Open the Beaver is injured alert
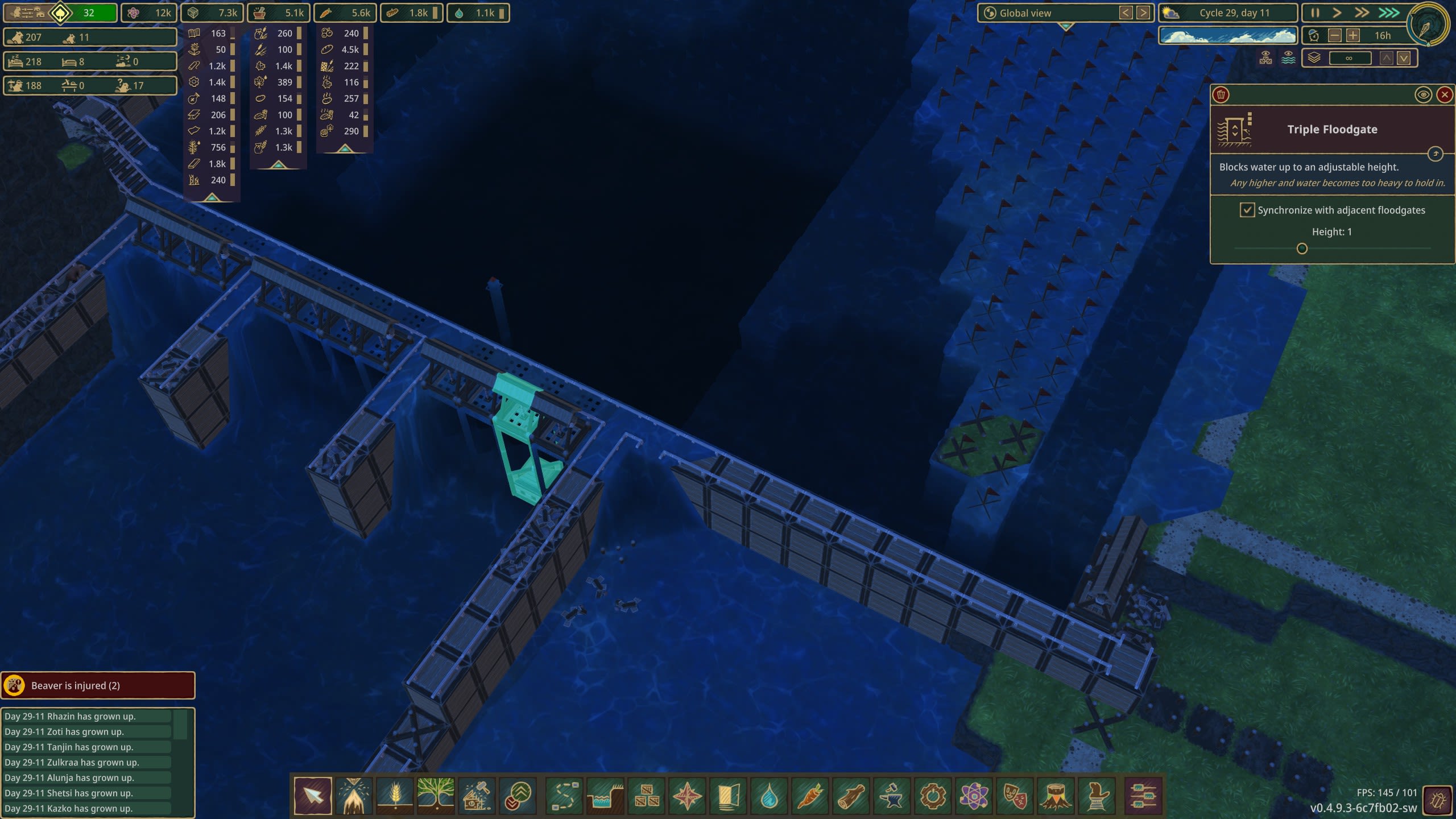The width and height of the screenshot is (1456, 819). point(98,685)
